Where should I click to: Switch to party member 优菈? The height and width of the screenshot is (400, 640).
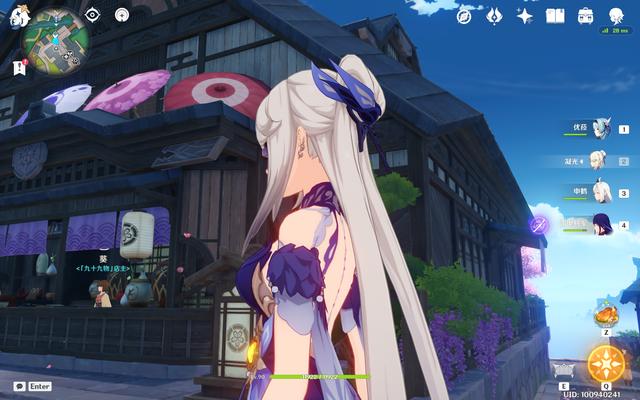[601, 129]
